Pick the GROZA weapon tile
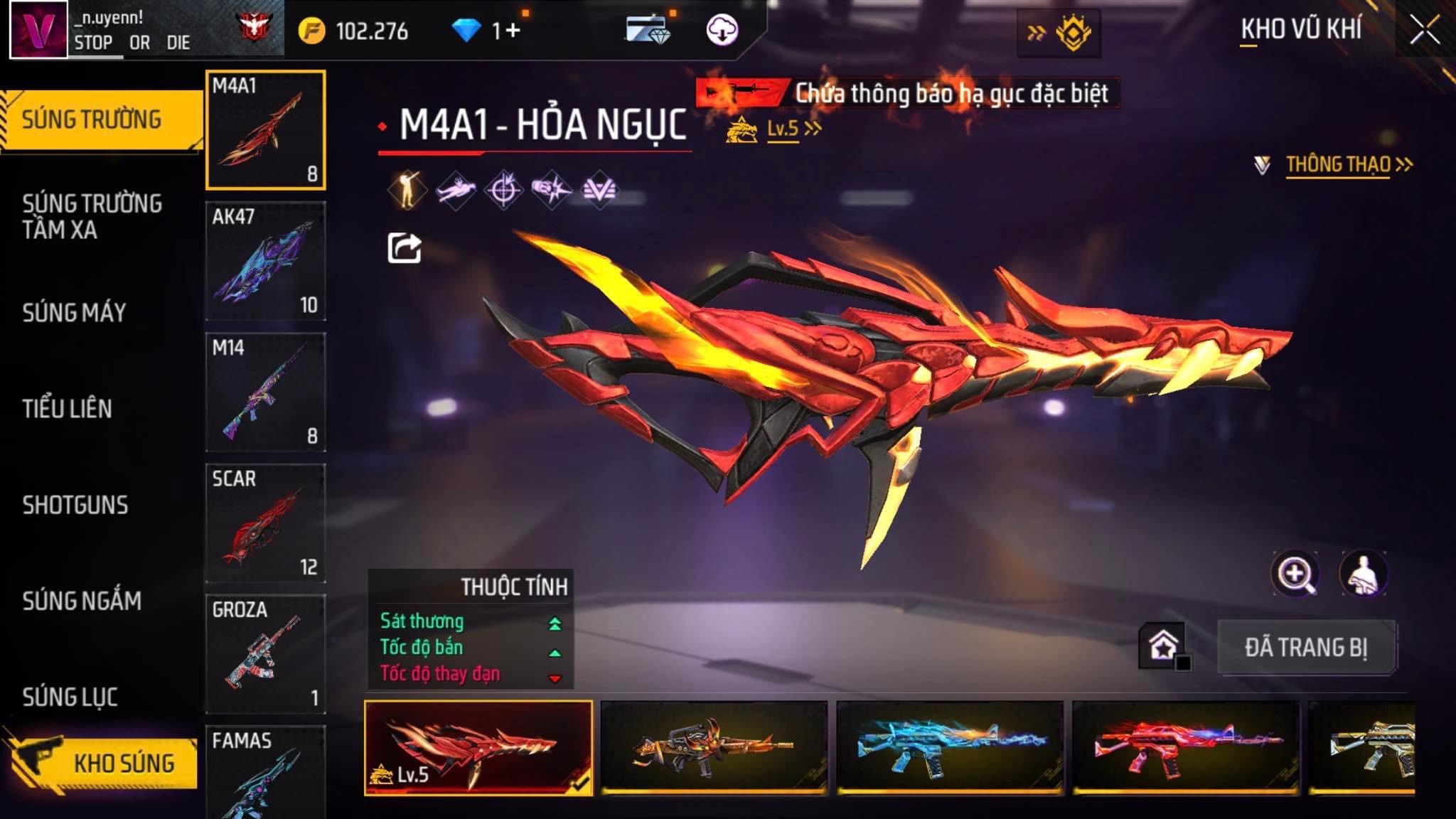 tap(265, 654)
